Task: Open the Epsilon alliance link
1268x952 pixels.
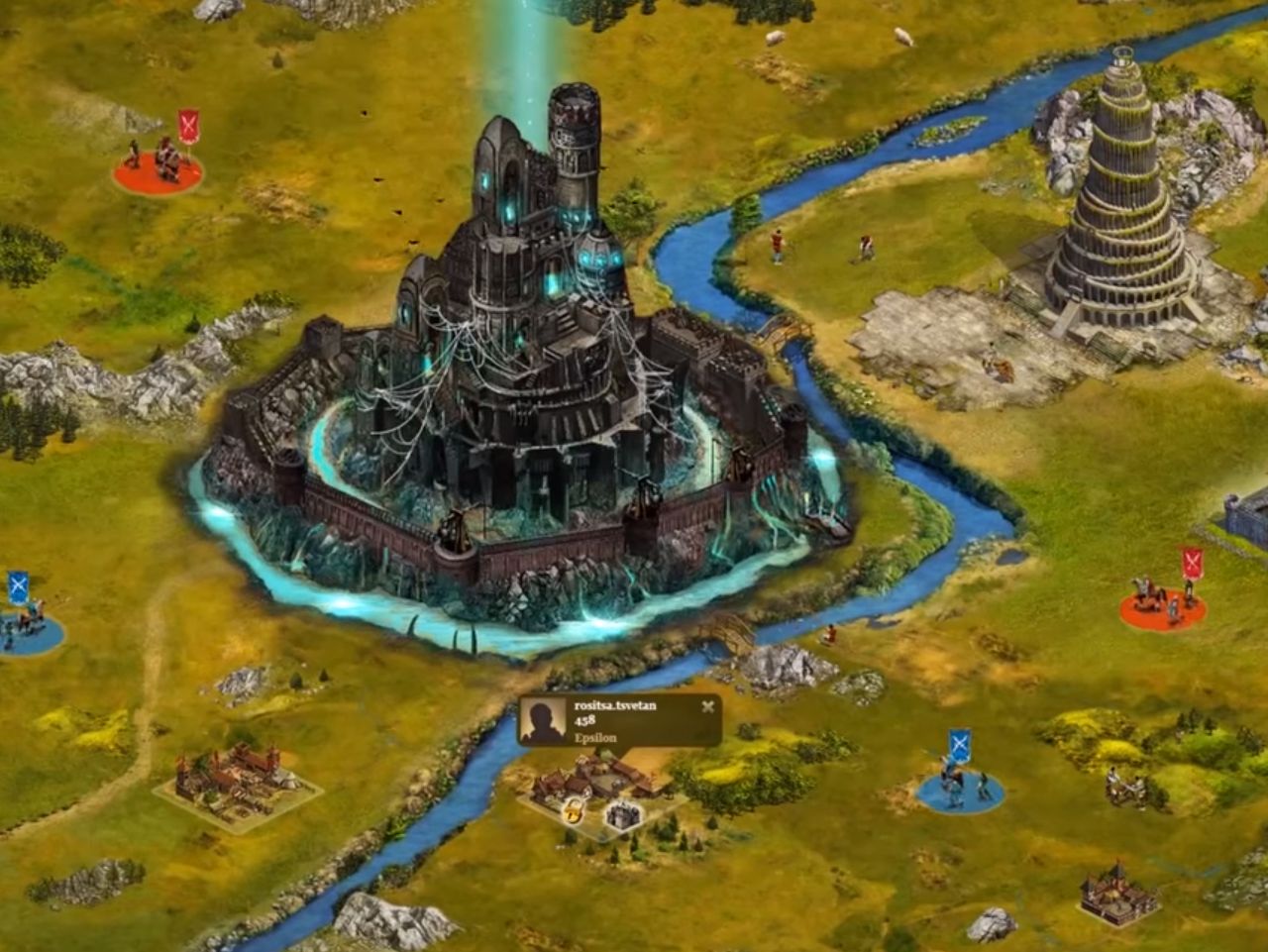Action: [595, 738]
